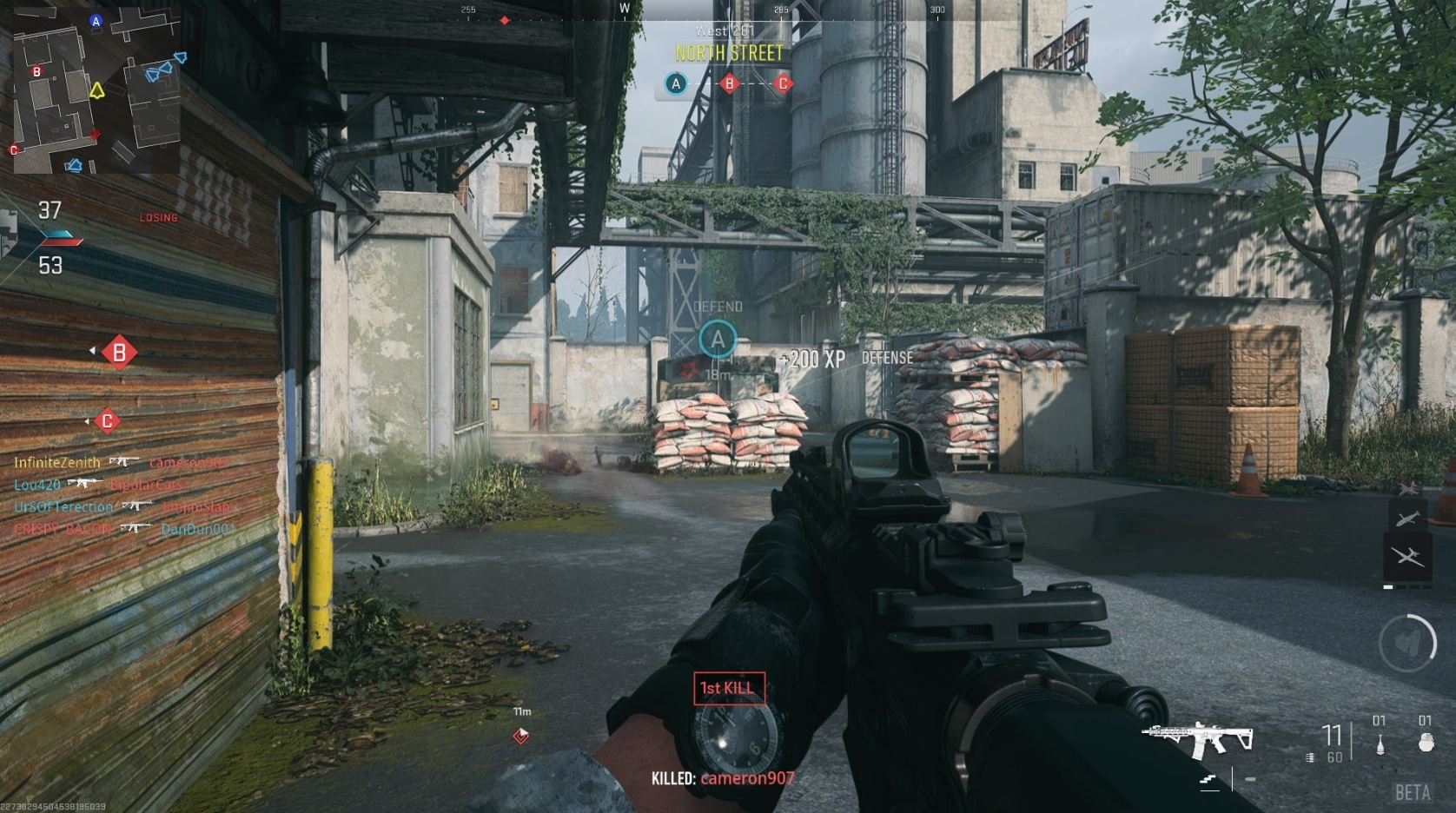
Task: Click the weapon icon in the InfiniteZenith killfeed entry
Action: coord(124,460)
